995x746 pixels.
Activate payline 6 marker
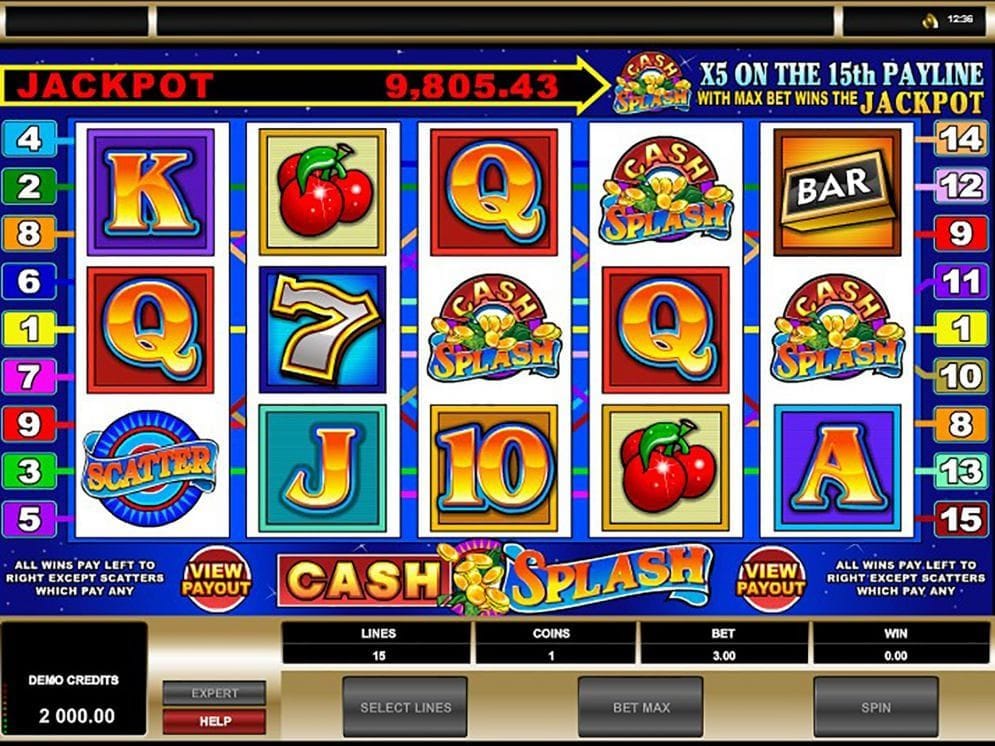(29, 281)
